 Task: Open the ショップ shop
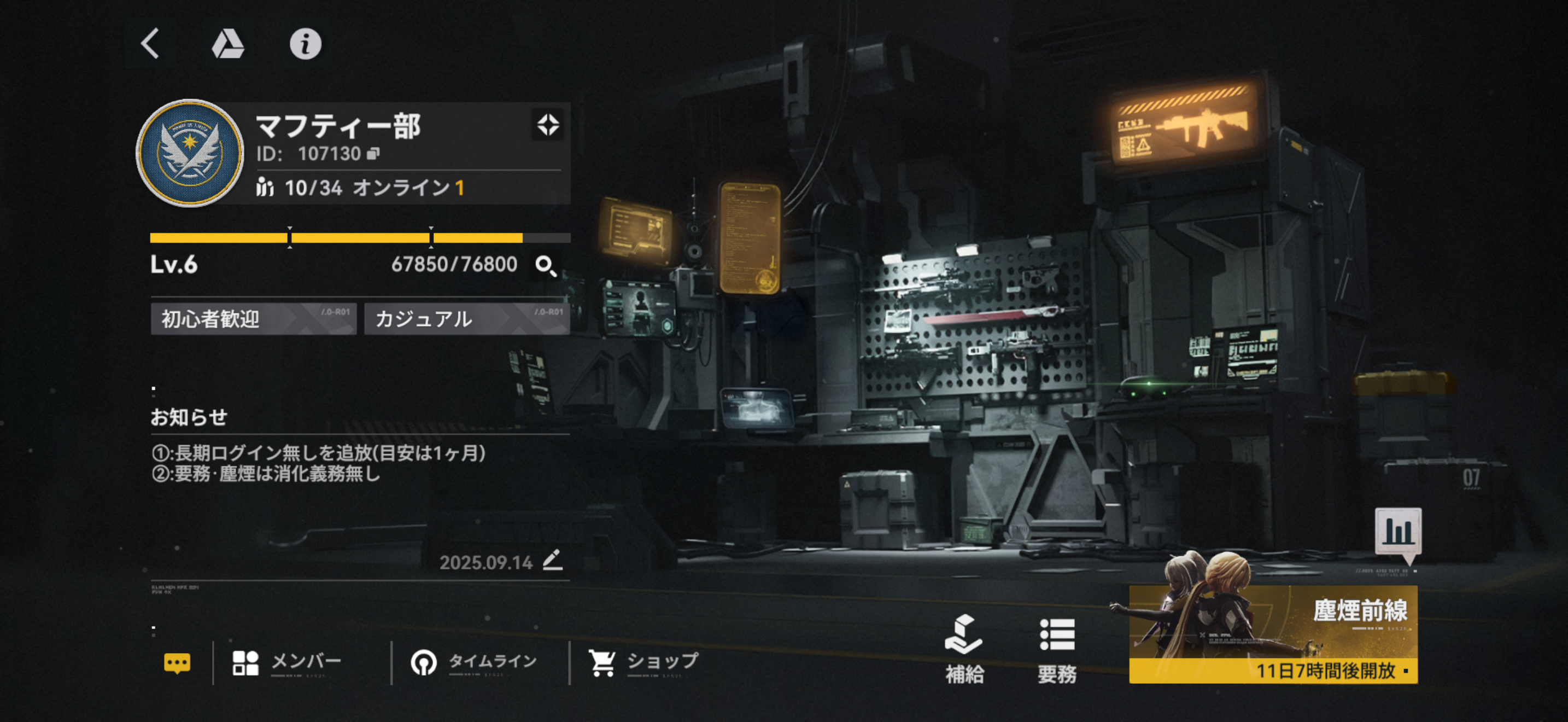coord(643,662)
